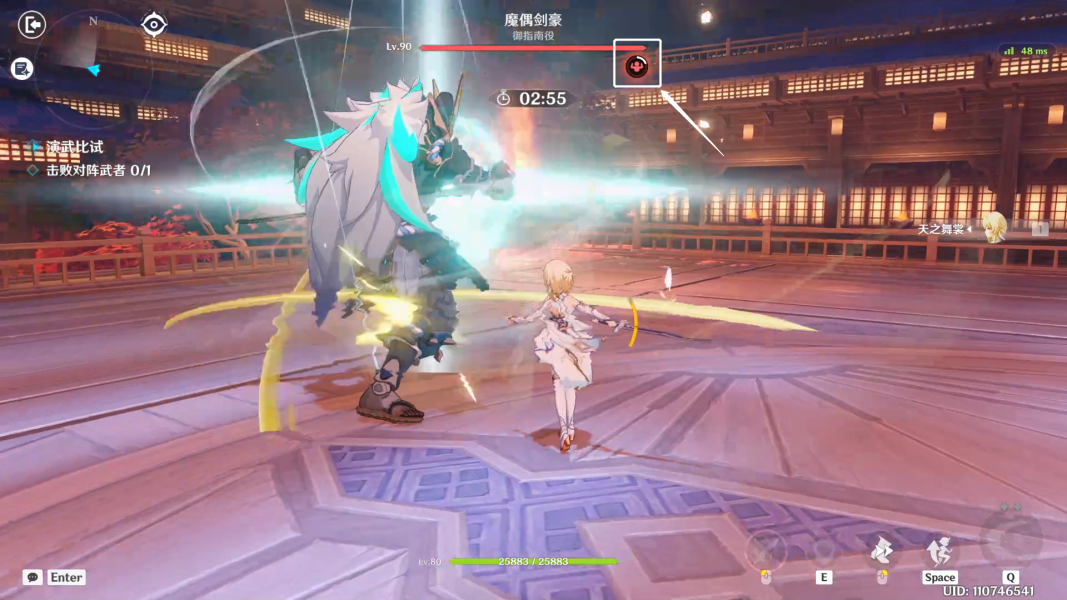Inspect the red boss status icon
Screen dimensions: 1067x600
tap(637, 66)
